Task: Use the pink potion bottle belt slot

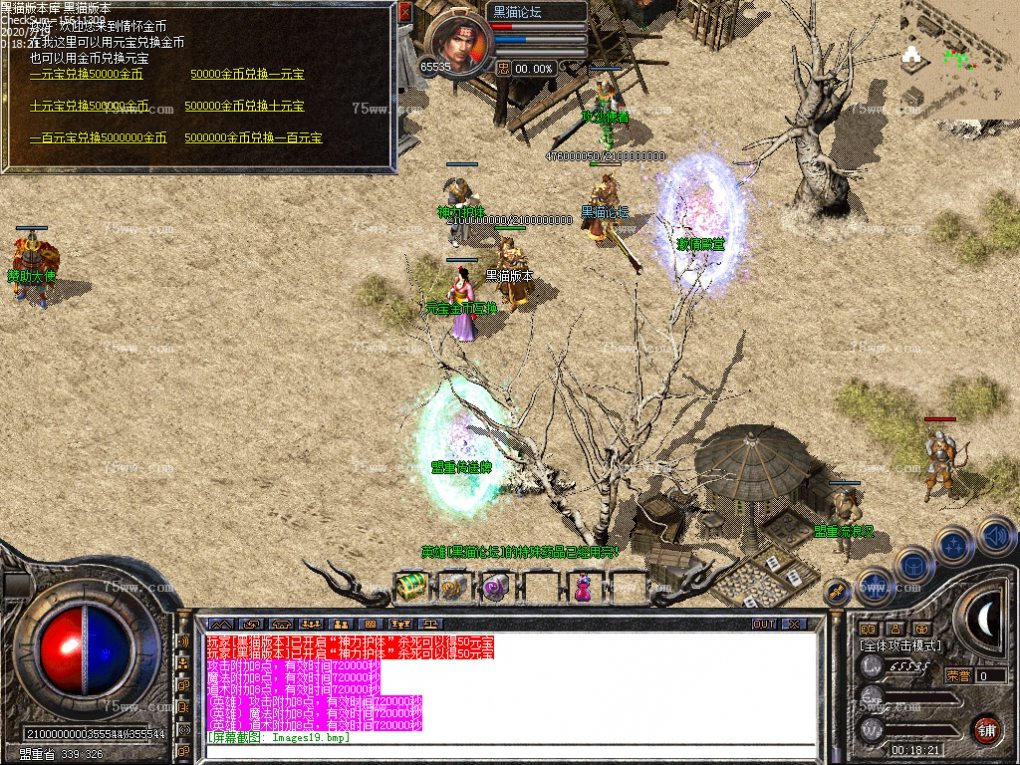Action: pyautogui.click(x=582, y=587)
